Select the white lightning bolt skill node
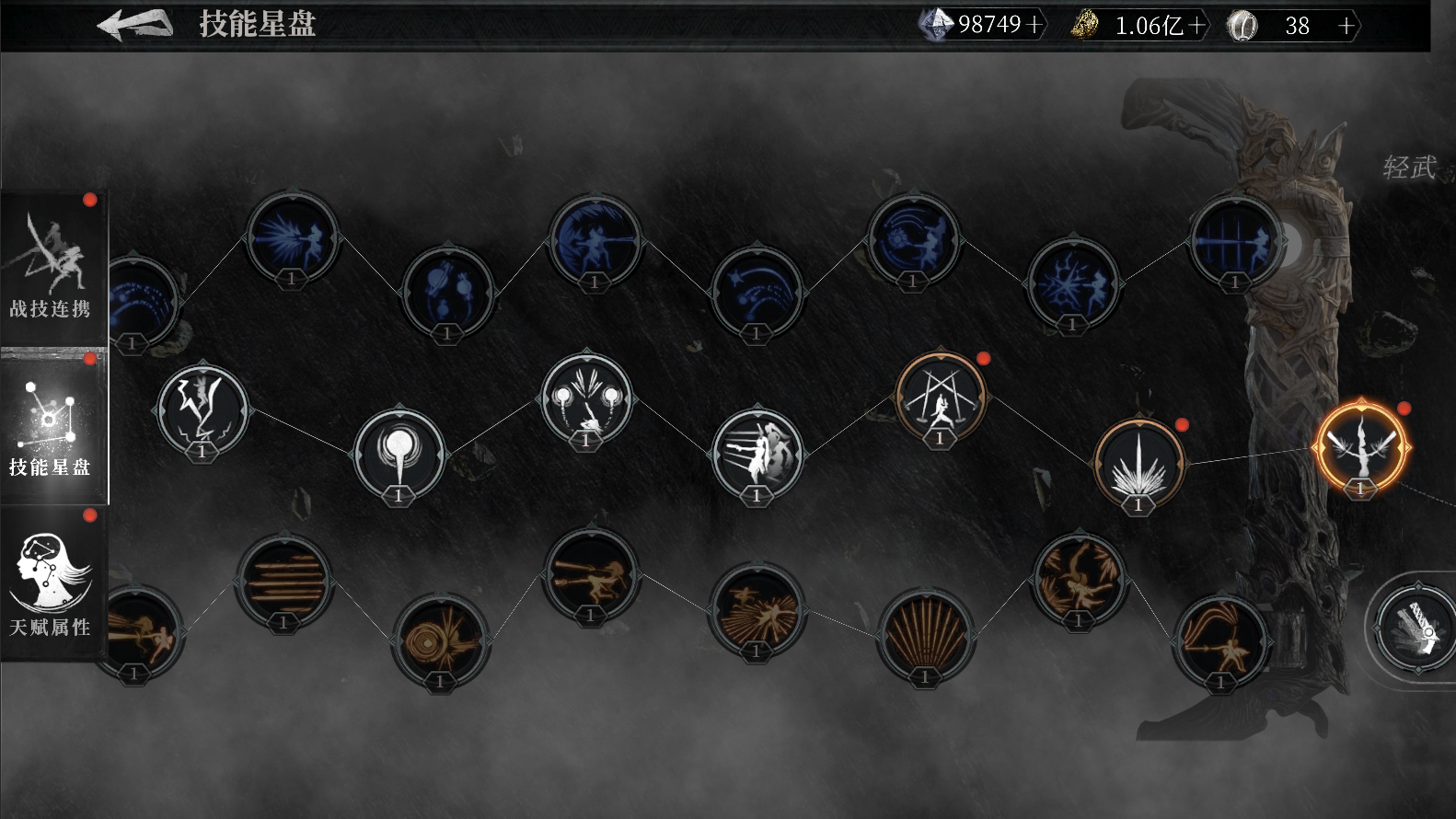1456x819 pixels. pos(202,408)
